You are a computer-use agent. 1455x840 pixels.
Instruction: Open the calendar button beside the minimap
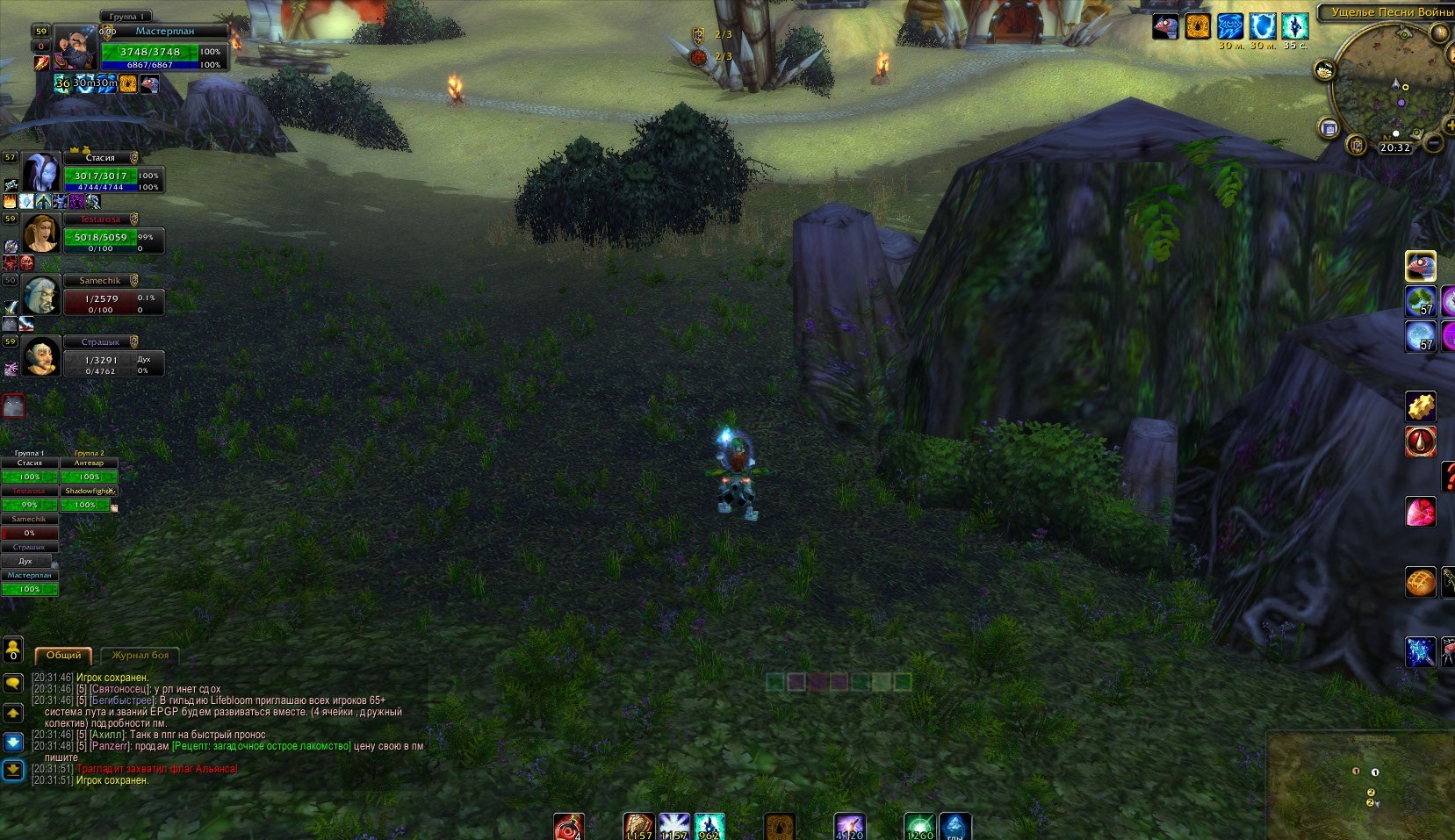pos(1329,128)
